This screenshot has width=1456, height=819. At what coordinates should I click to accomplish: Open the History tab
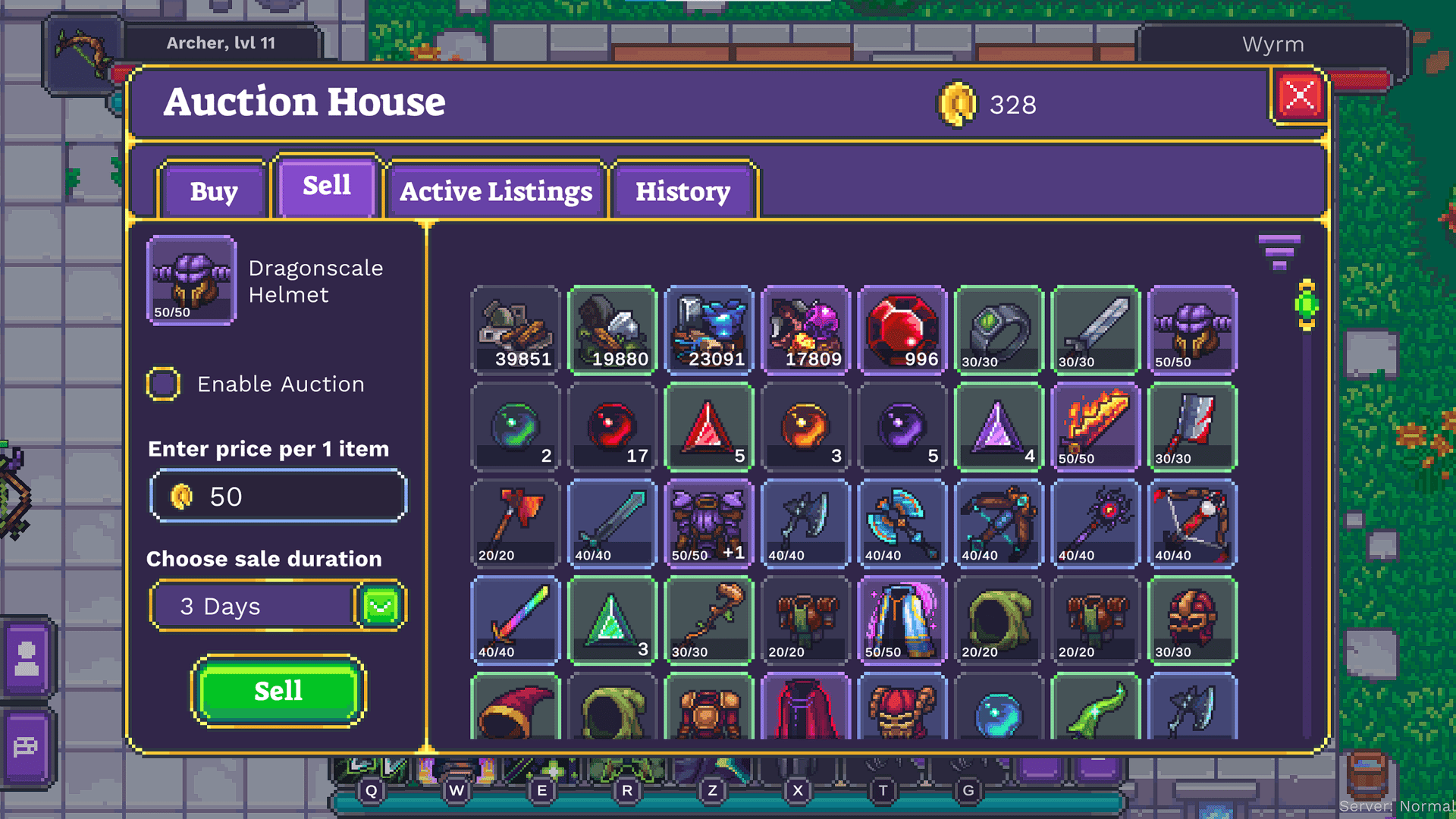pos(682,191)
